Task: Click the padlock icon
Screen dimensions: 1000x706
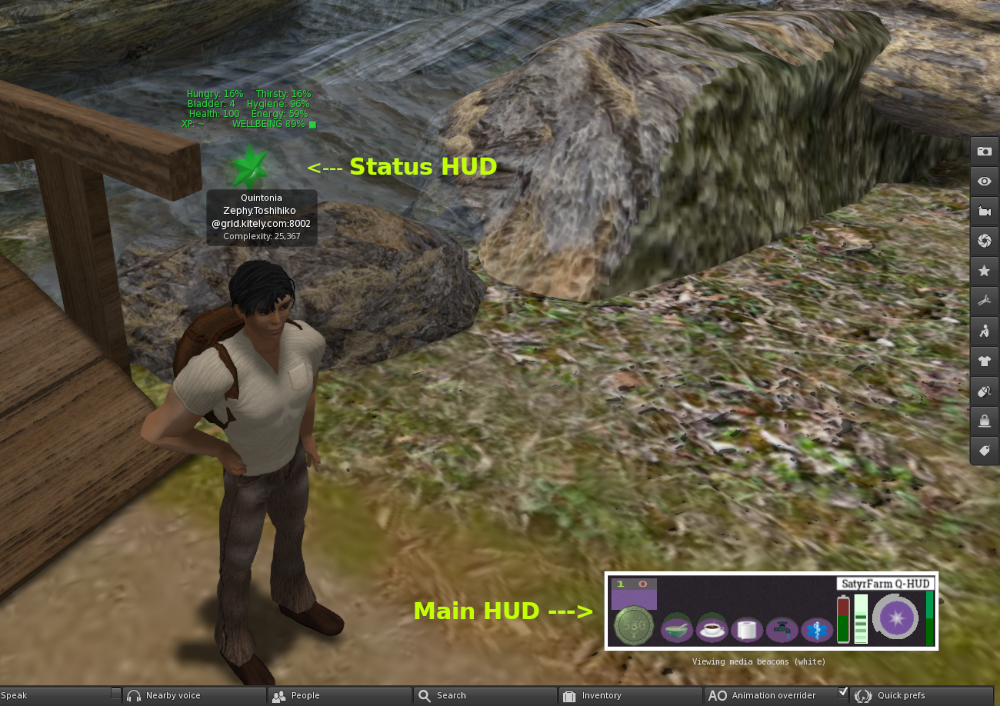Action: (985, 421)
